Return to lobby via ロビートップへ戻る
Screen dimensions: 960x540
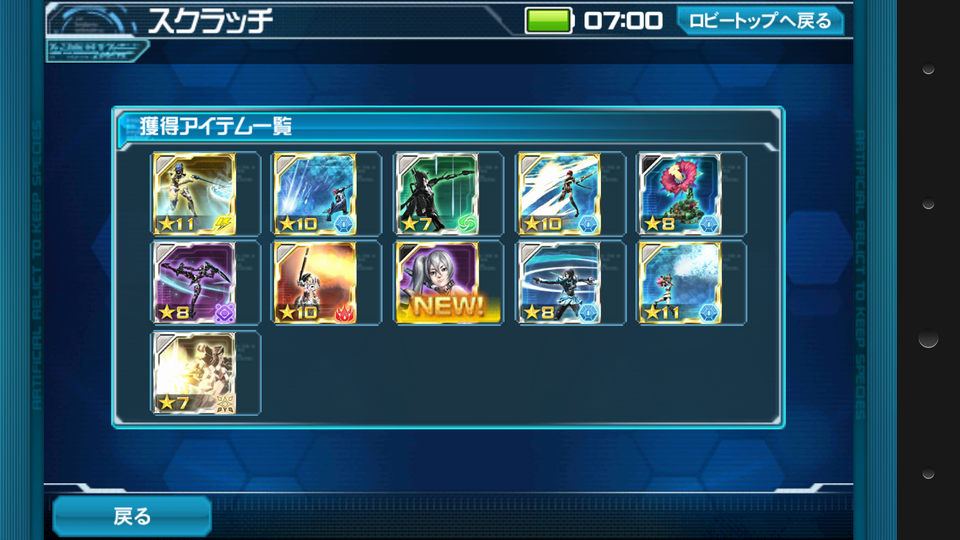coord(759,21)
